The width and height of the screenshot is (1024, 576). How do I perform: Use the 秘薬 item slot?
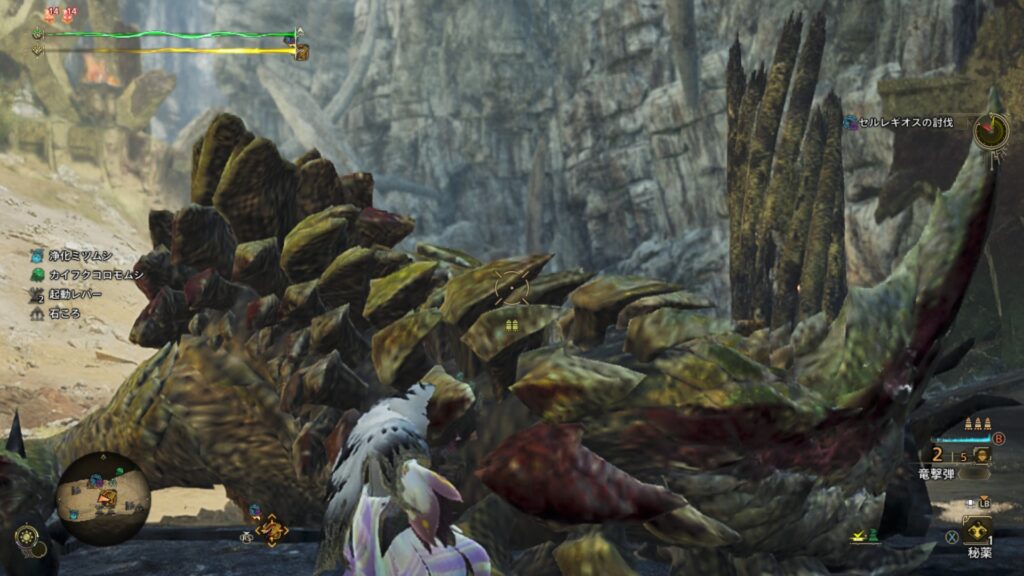[x=977, y=531]
